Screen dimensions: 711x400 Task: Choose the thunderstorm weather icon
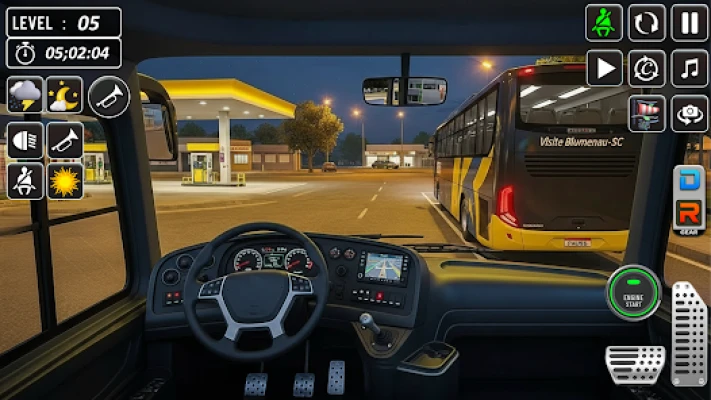point(25,95)
